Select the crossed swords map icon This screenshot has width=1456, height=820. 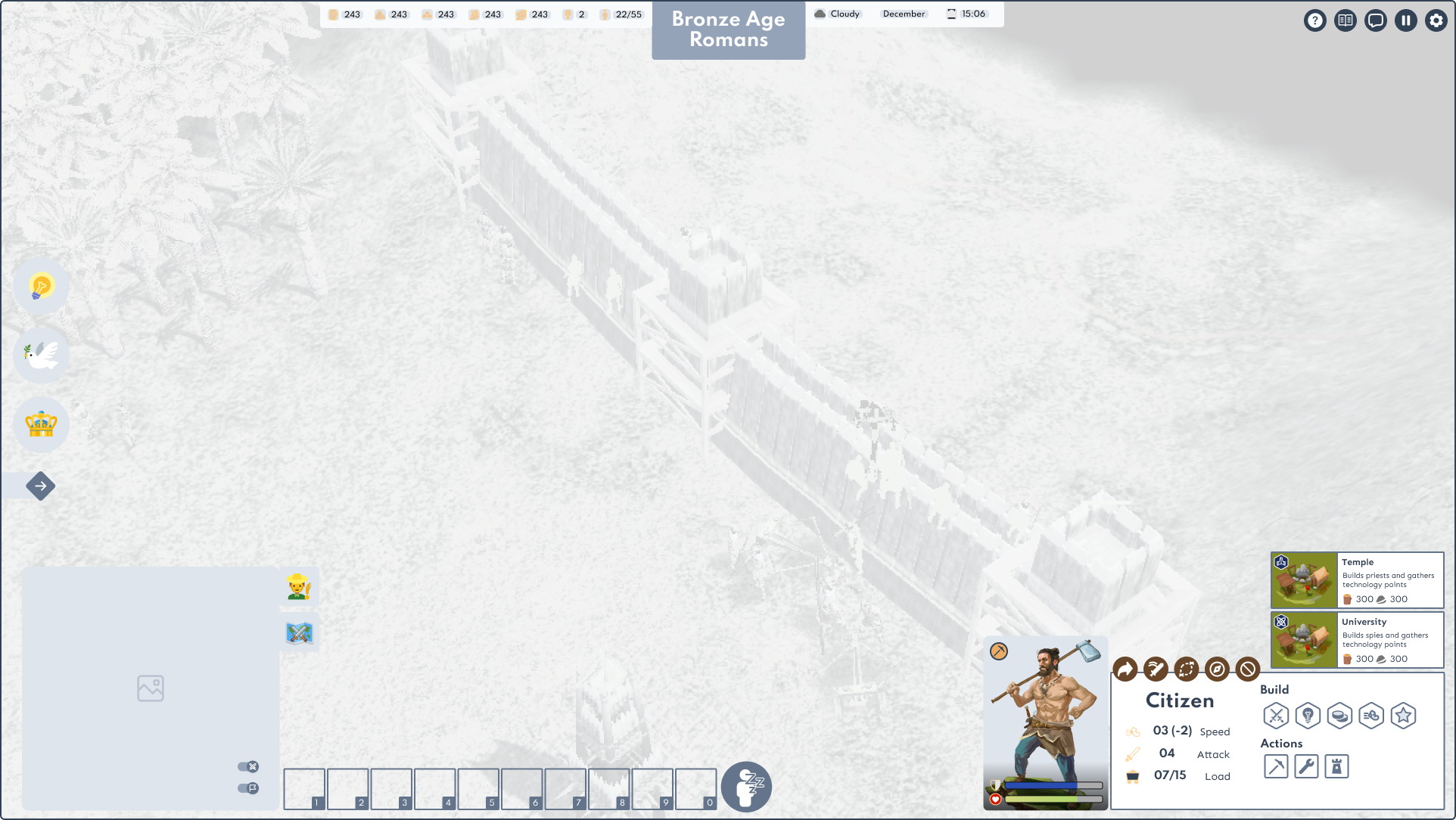[x=299, y=632]
